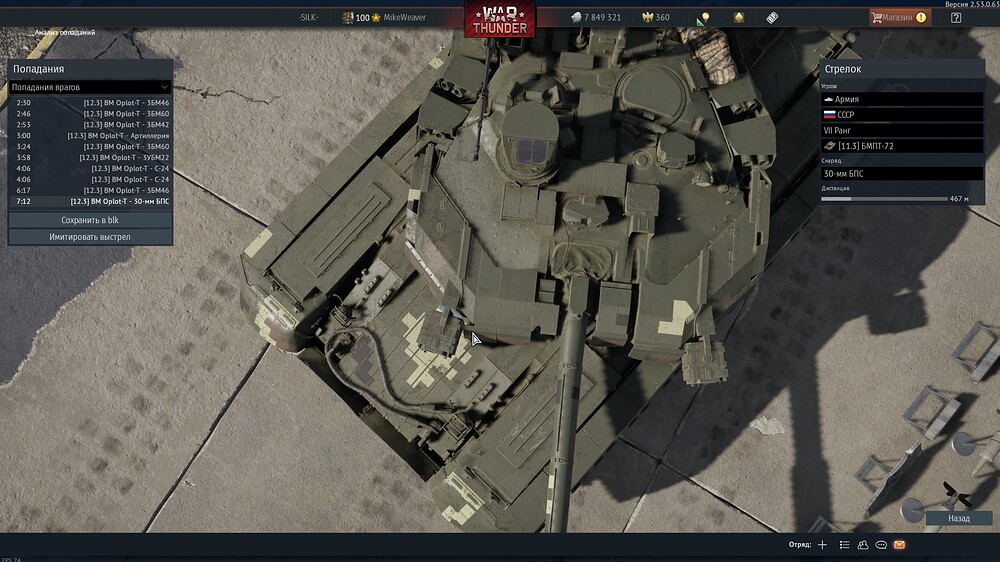The width and height of the screenshot is (1000, 562).
Task: Select the 2:53 hit with 3БМ42
Action: click(90, 124)
